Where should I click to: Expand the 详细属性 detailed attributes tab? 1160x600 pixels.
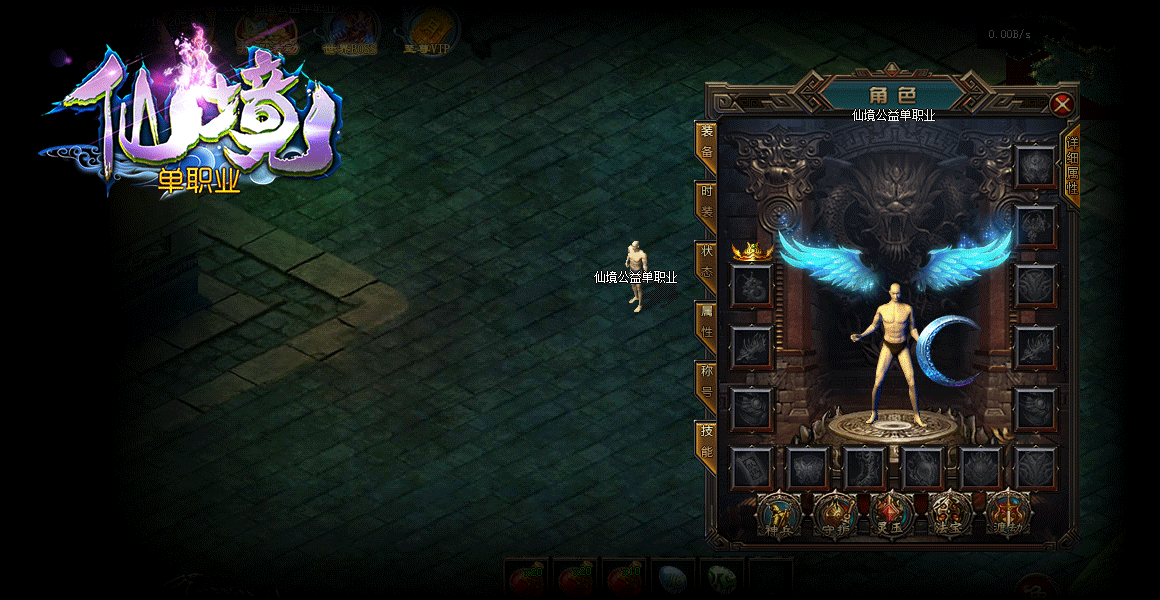pyautogui.click(x=1071, y=167)
